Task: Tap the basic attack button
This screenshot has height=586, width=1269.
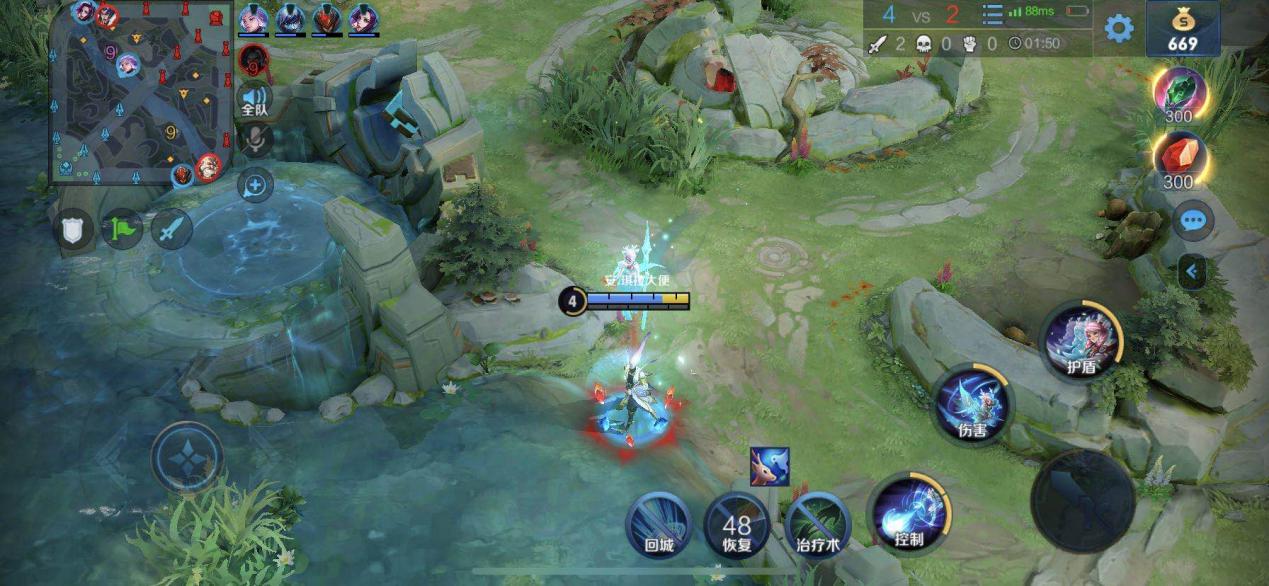Action: 1082,500
